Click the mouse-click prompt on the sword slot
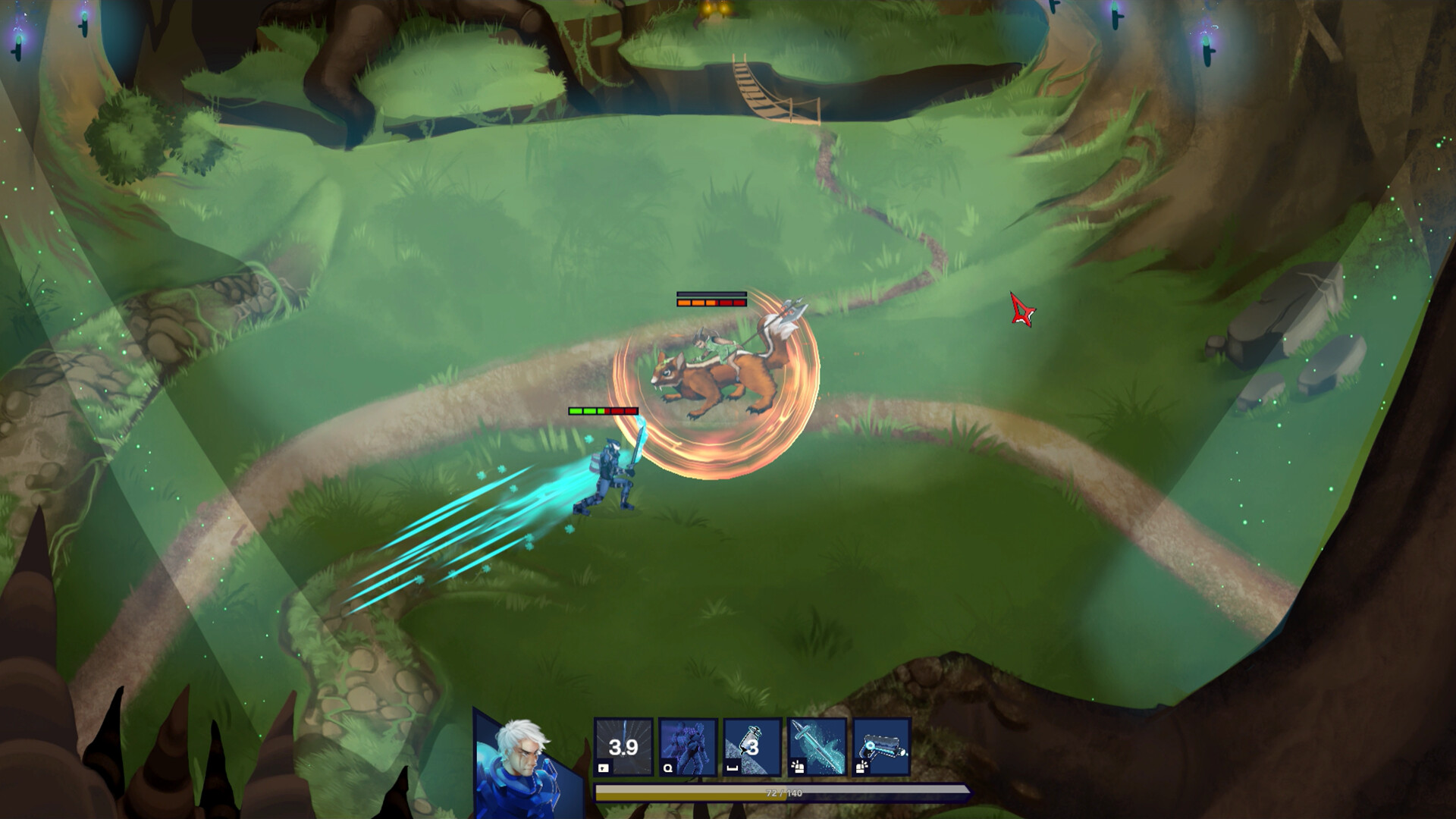The image size is (1456, 819). point(796,767)
